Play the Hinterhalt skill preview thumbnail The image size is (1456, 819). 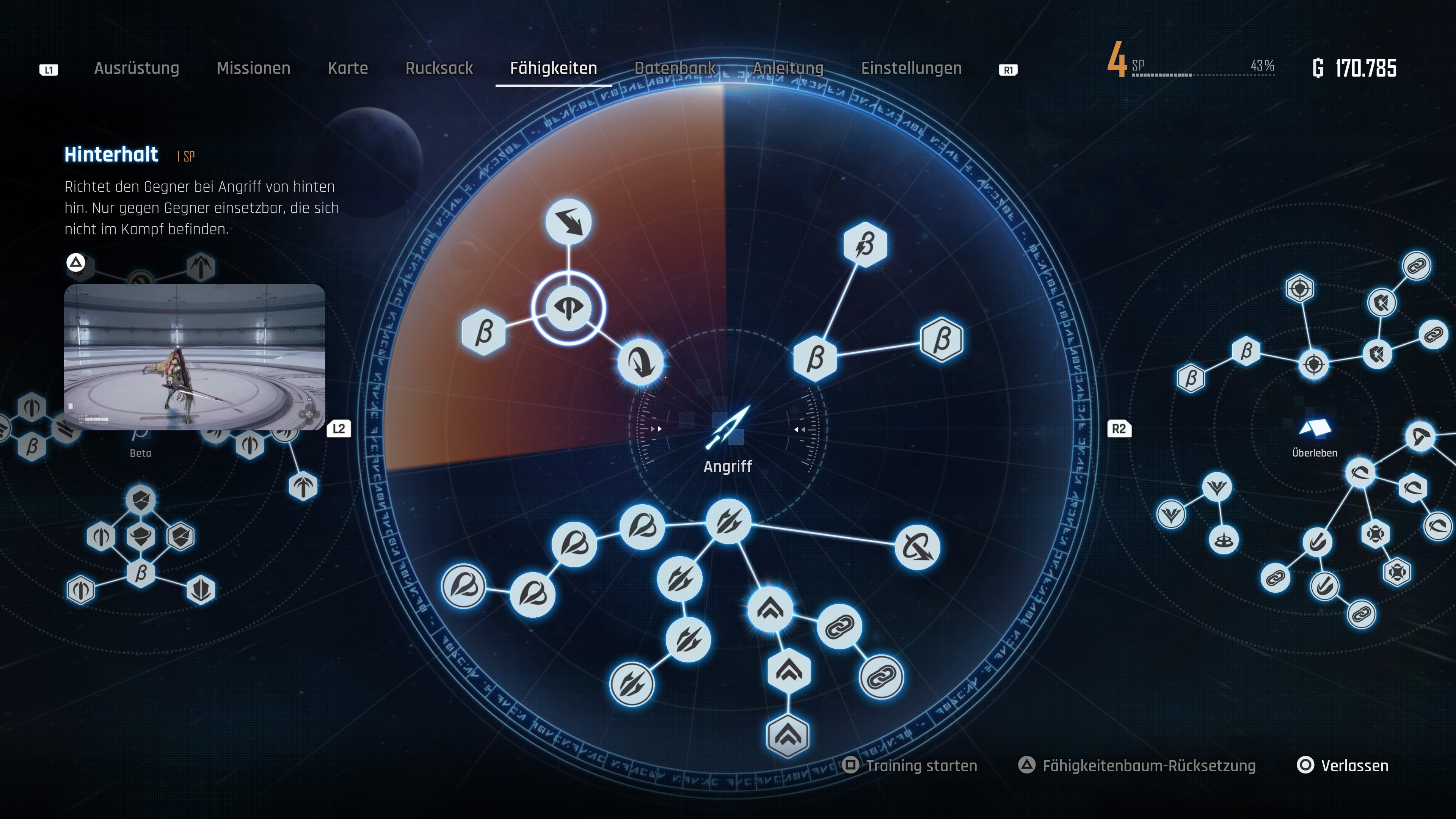(x=195, y=357)
